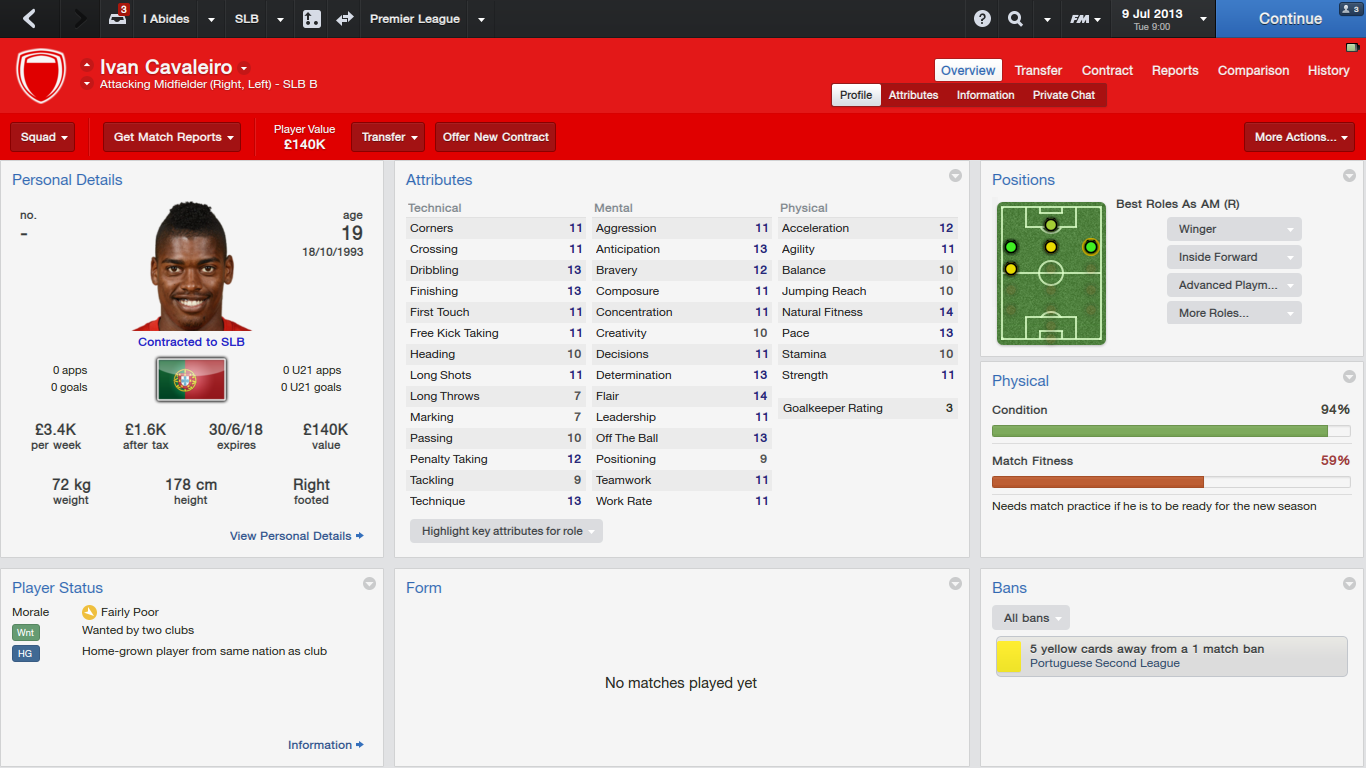
Task: Click Offer New Contract button
Action: (495, 137)
